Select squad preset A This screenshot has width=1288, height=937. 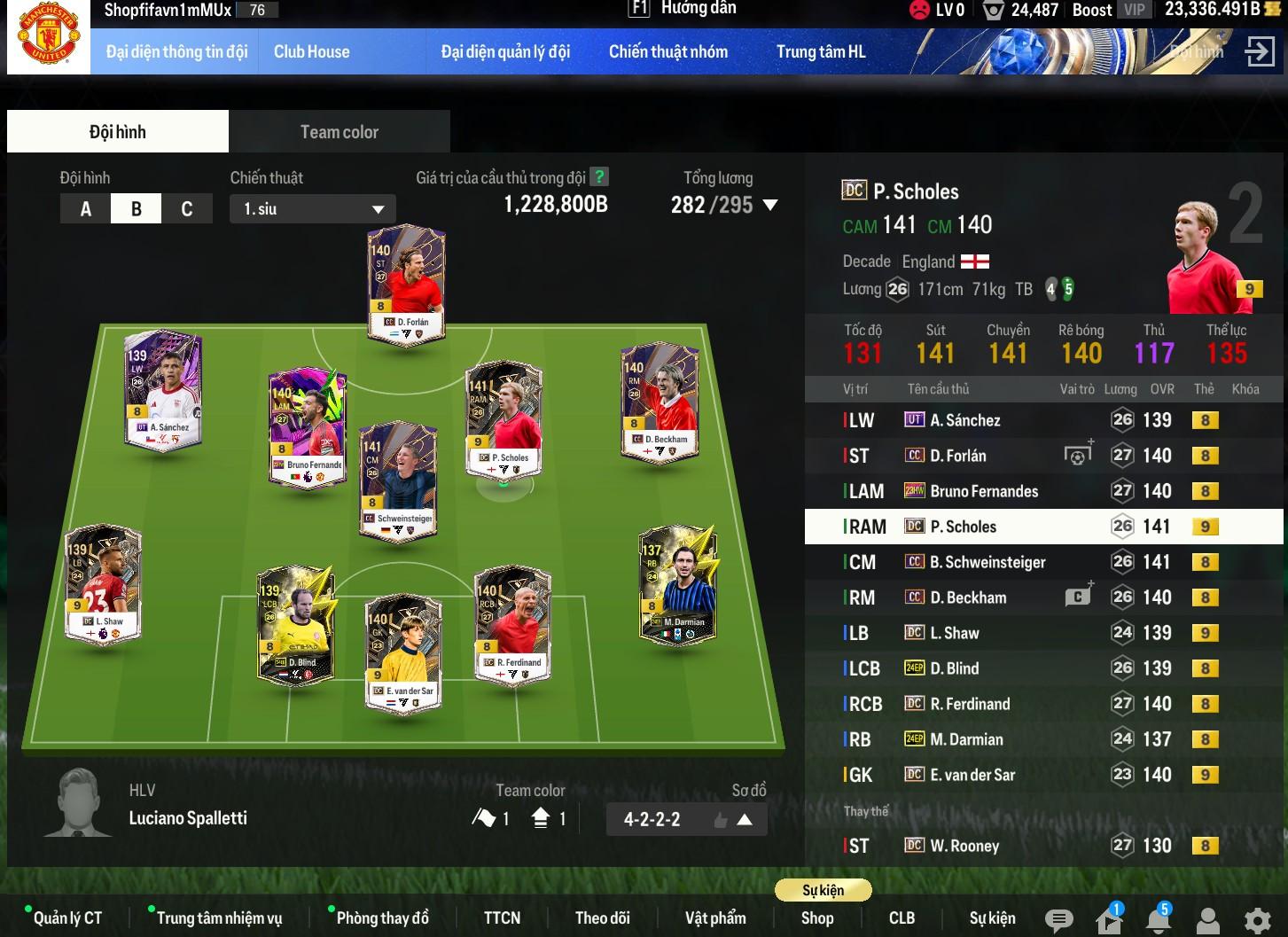coord(86,209)
